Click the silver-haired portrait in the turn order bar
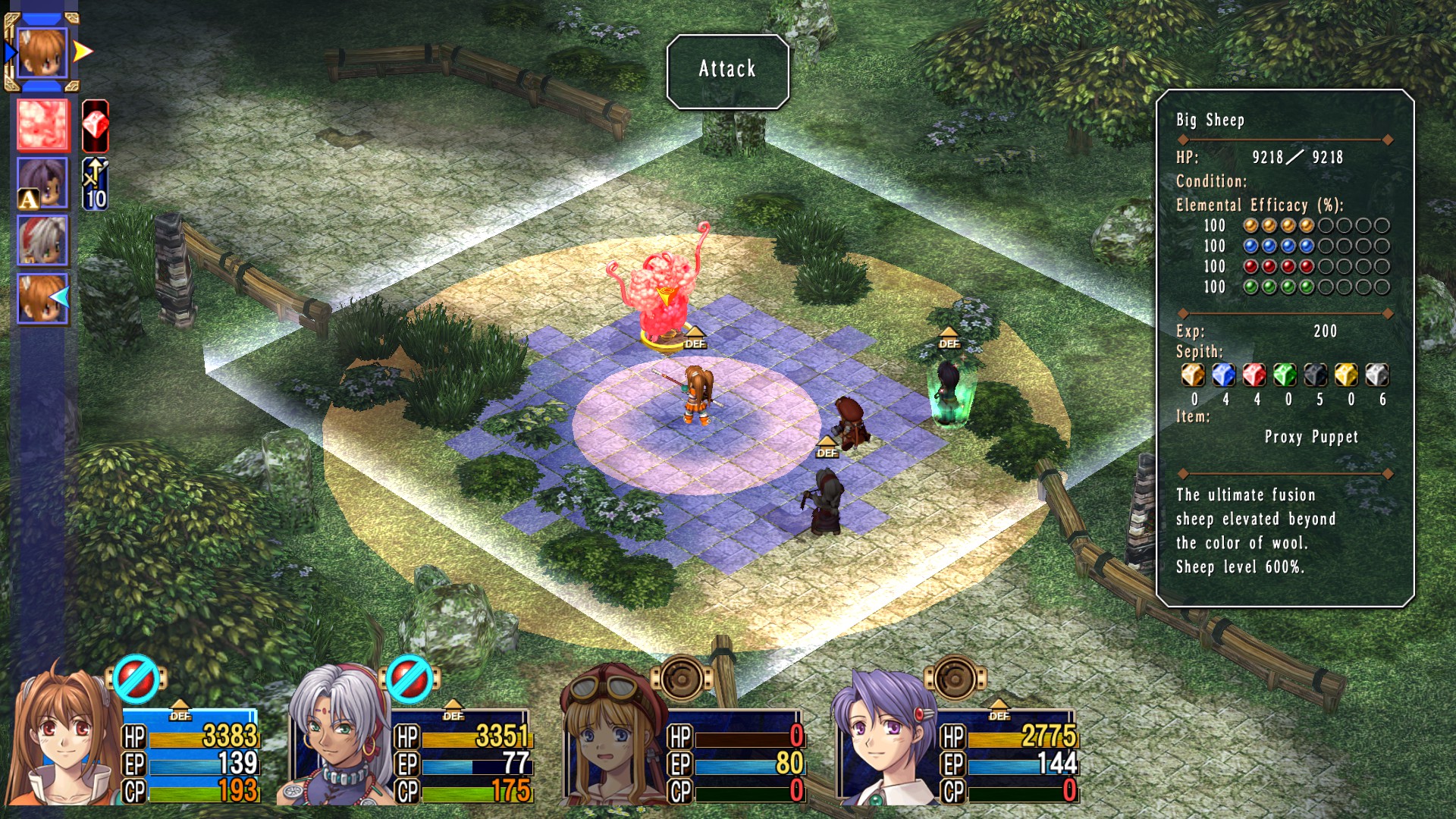 (x=43, y=240)
